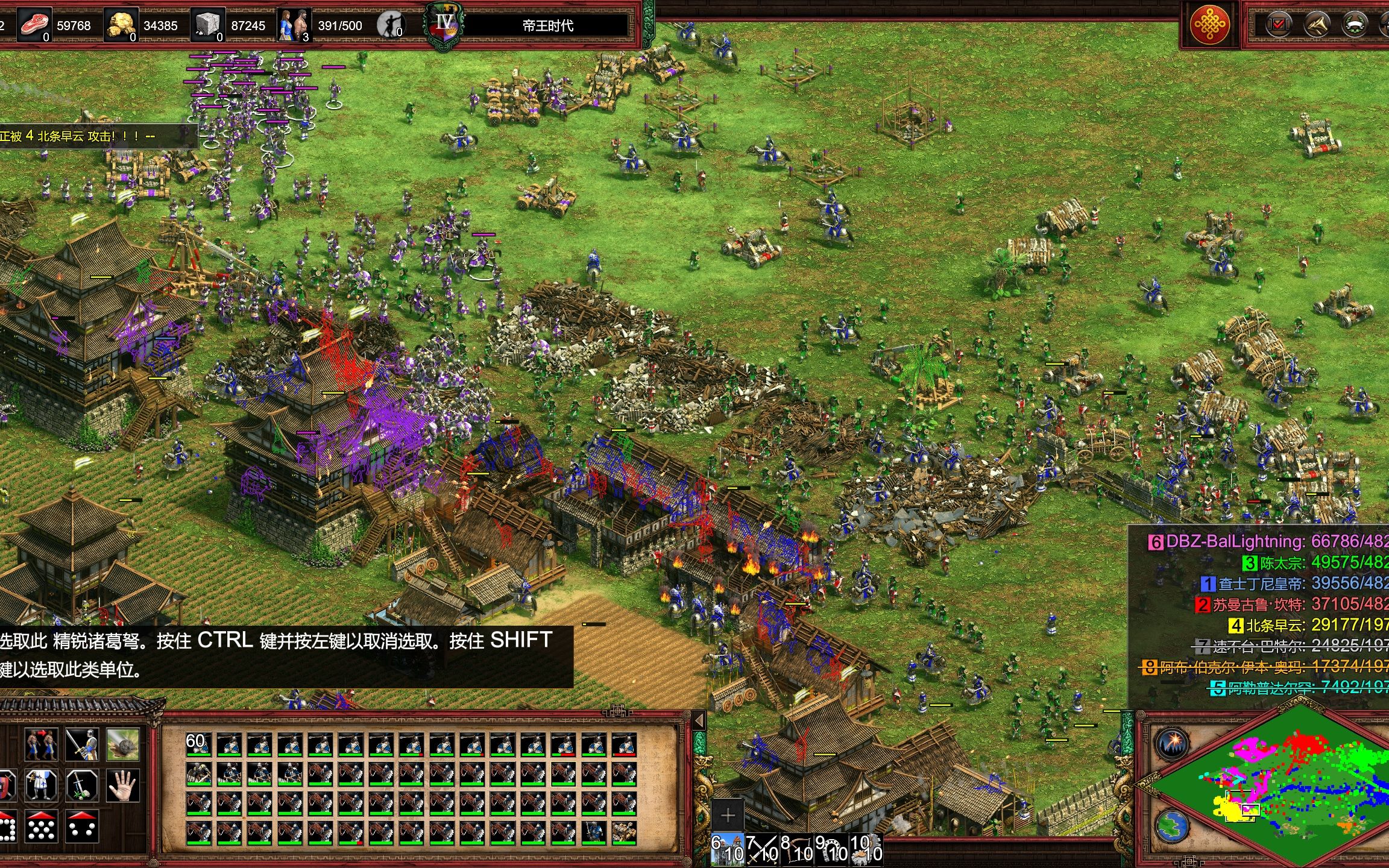Activate the attack ground boulder command
This screenshot has height=868, width=1389.
123,744
